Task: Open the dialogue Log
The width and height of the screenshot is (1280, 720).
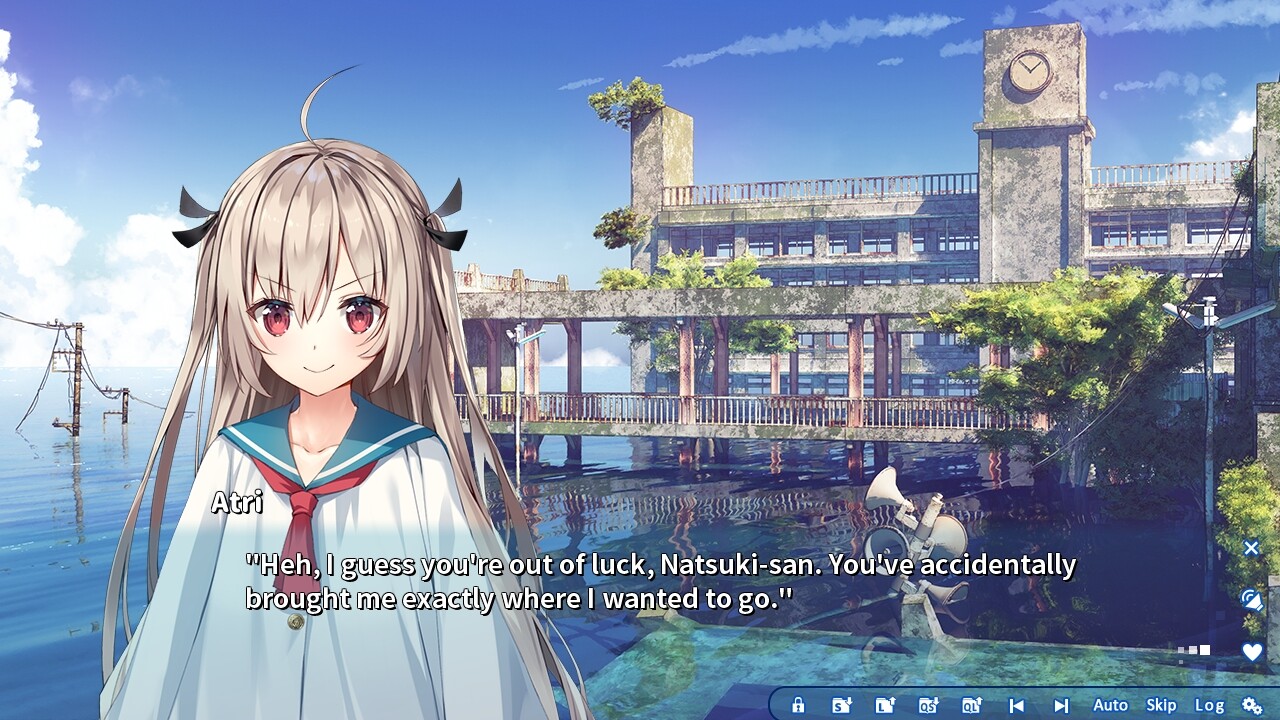Action: point(1209,705)
